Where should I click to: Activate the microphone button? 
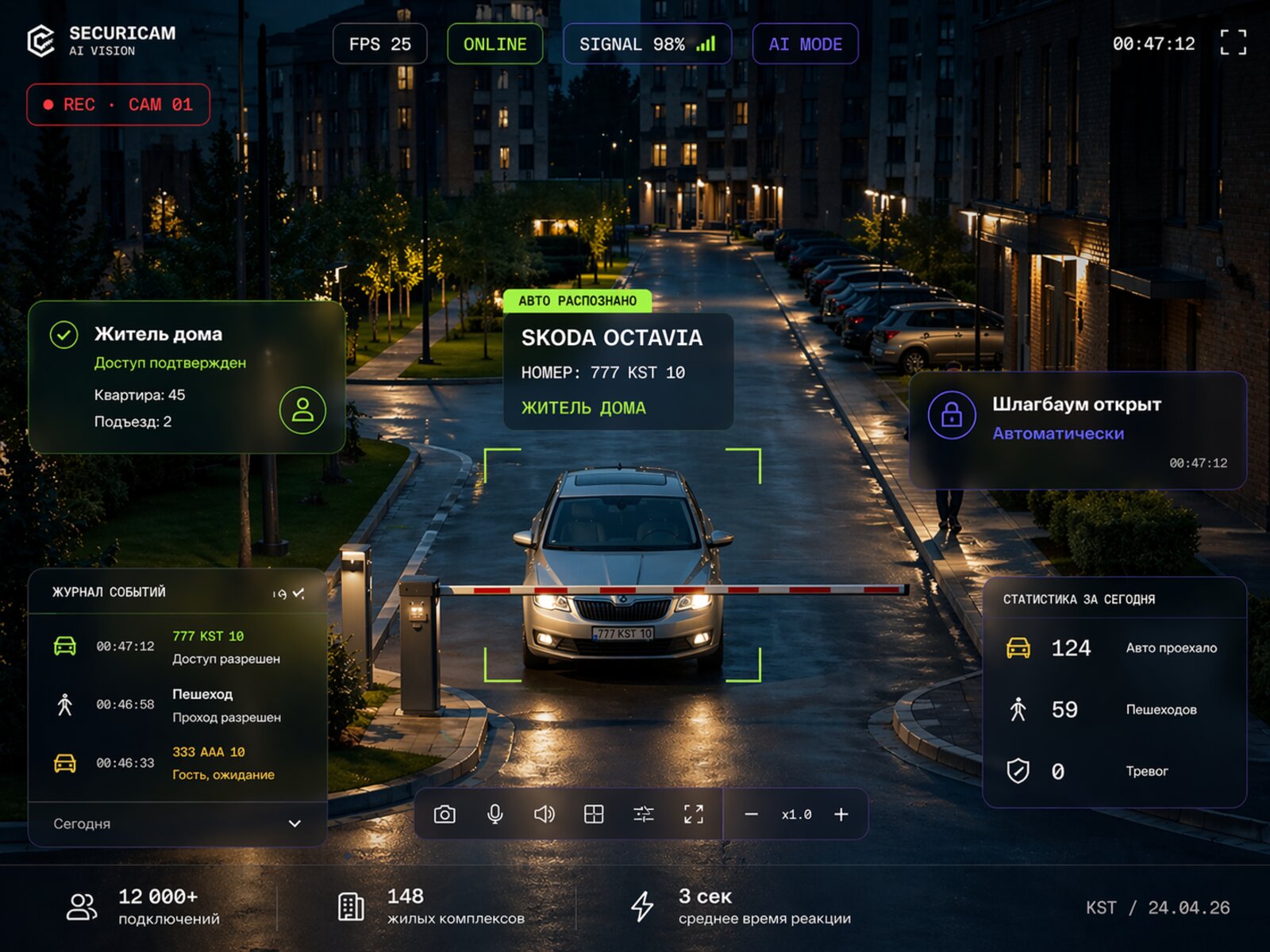[495, 814]
